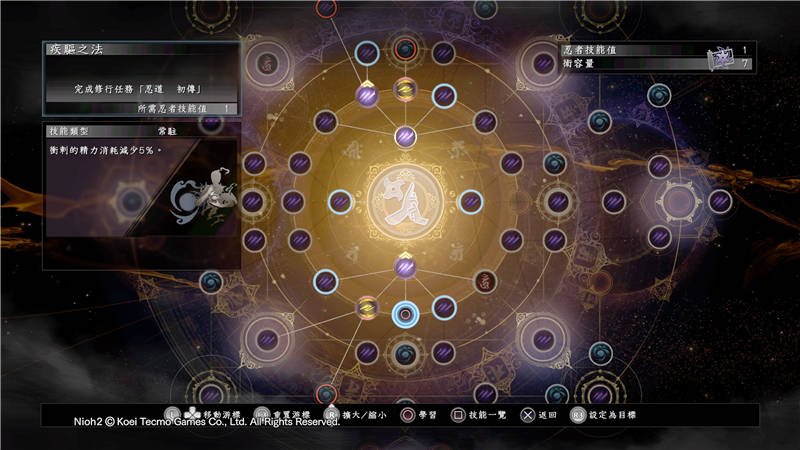Choose the pale kanji node inside the ornate ring
Screen dimensions: 800x450
coord(266,63)
